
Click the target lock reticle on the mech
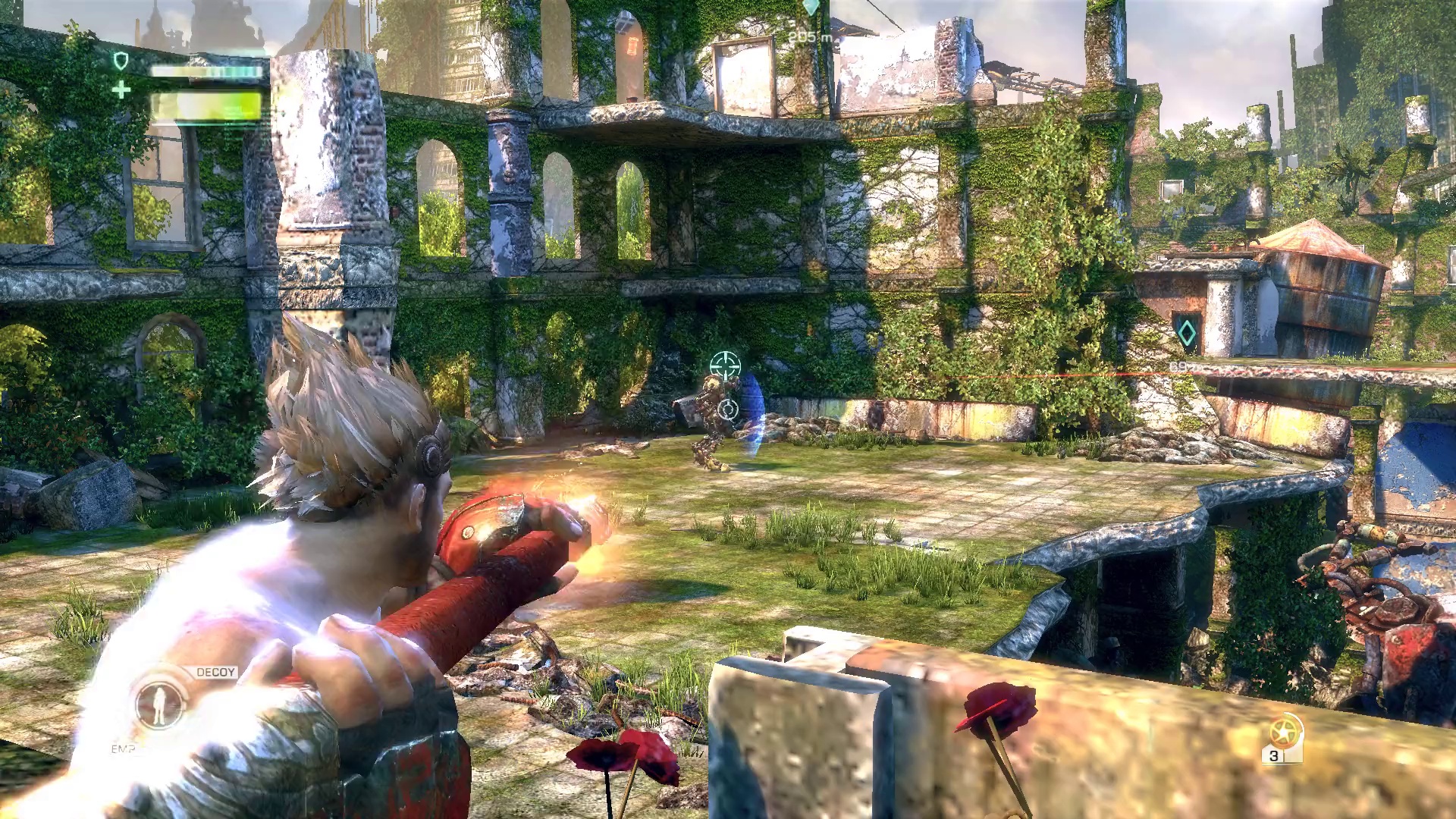[725, 366]
